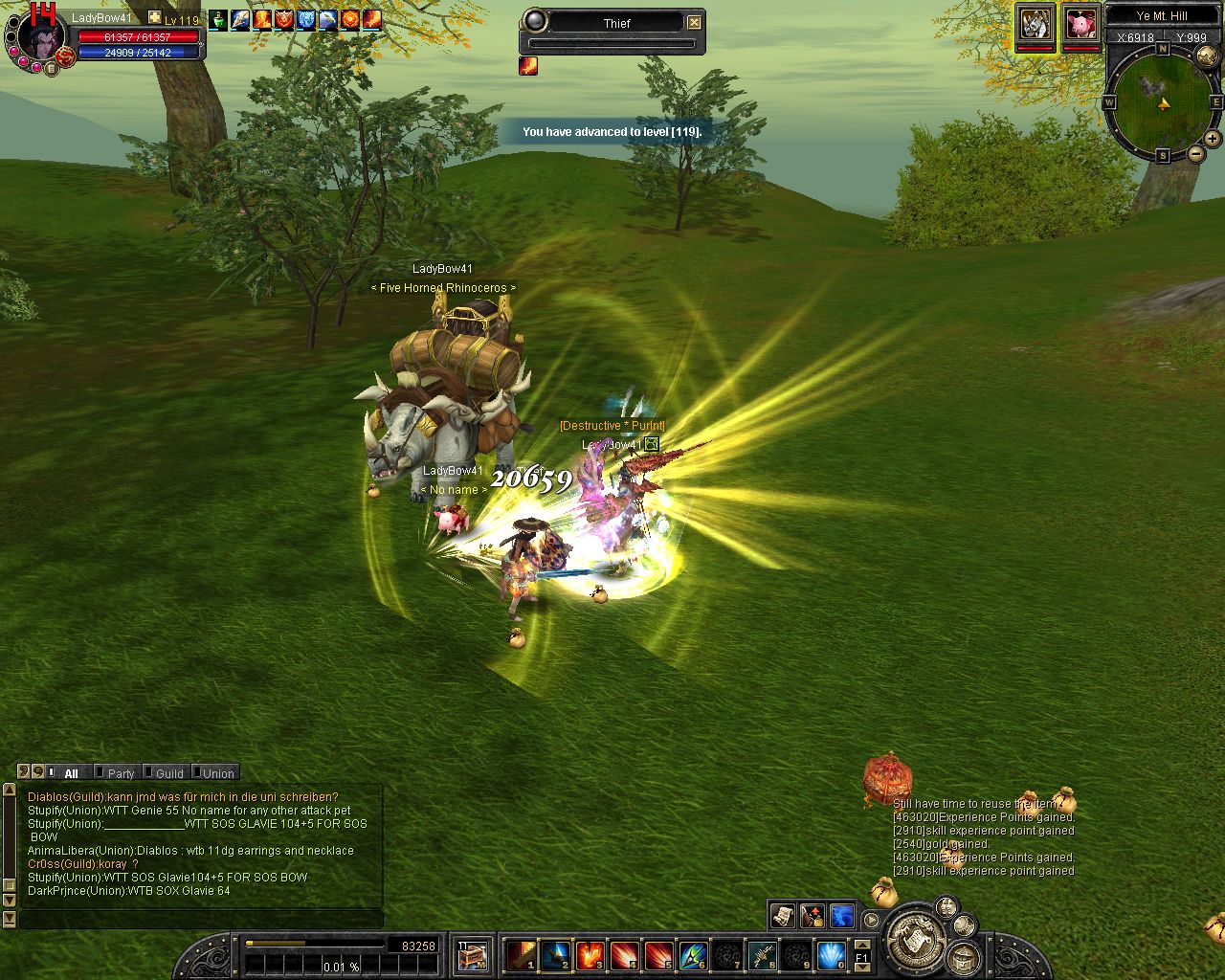Open the treasure chest inventory button
The height and width of the screenshot is (980, 1225).
[x=473, y=954]
